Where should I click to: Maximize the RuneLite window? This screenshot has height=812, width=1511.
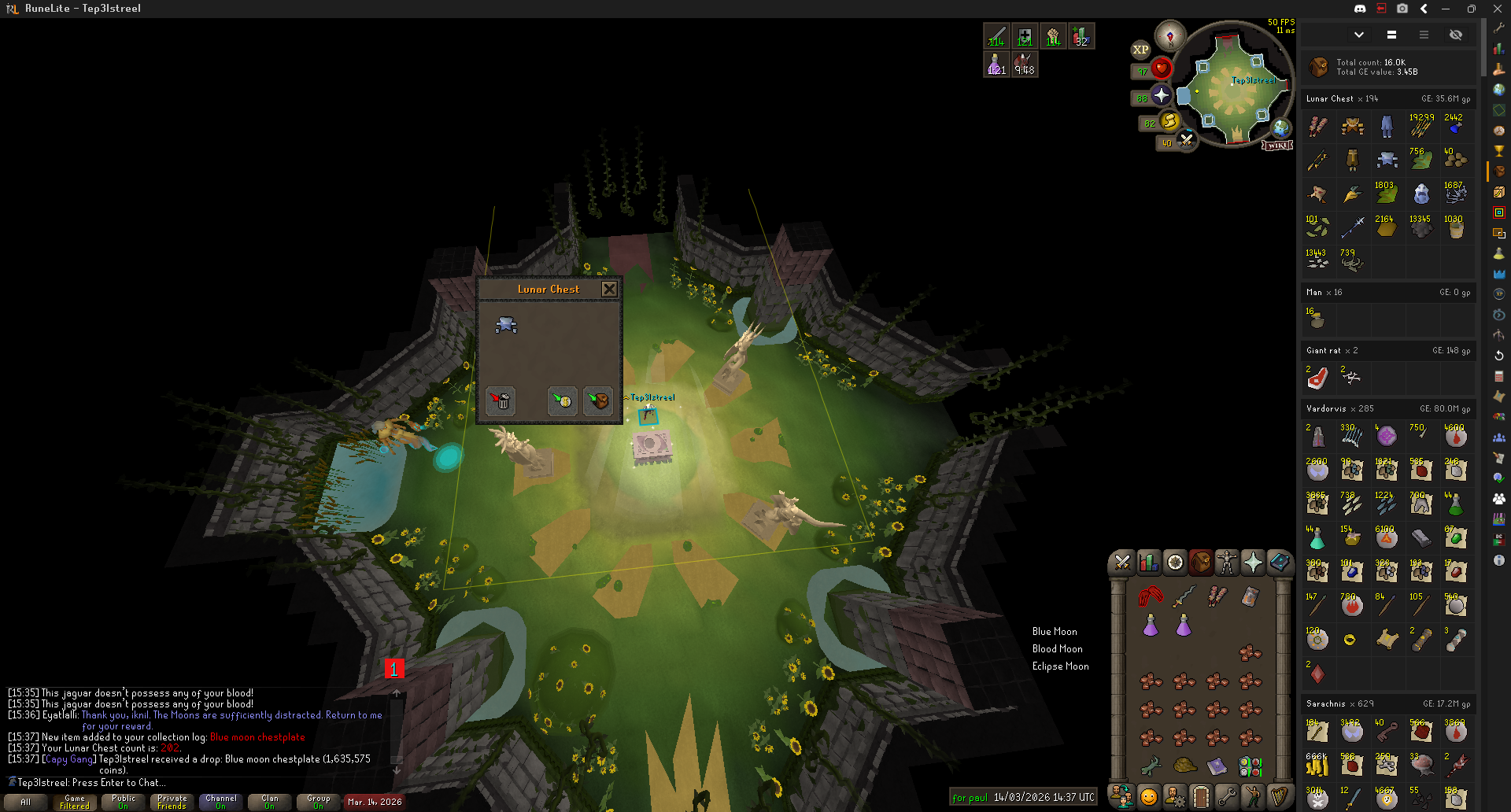coord(1471,9)
